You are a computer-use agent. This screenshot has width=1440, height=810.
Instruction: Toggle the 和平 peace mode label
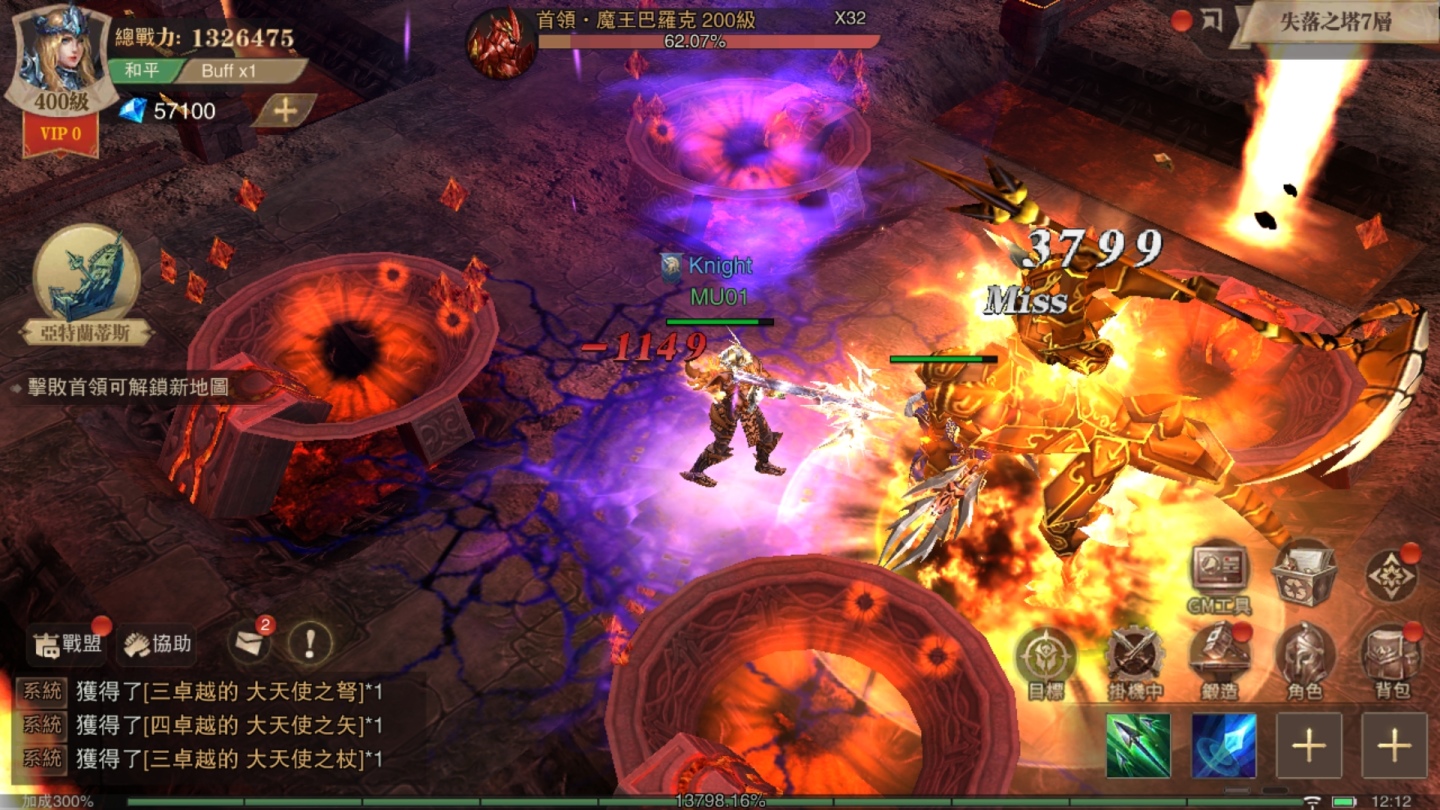(141, 71)
